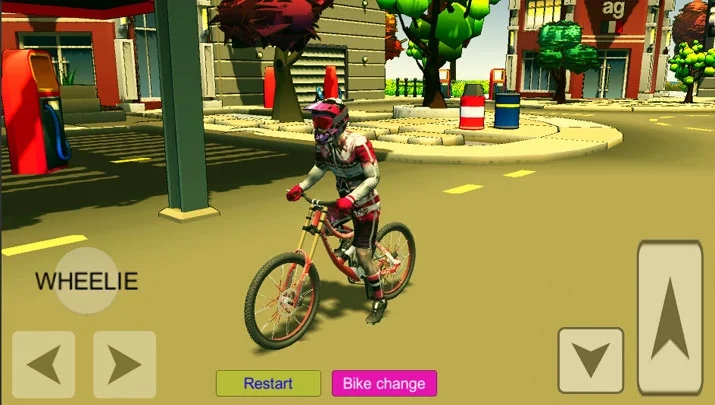Accelerate with the tall up arrow button
The width and height of the screenshot is (715, 405).
[x=669, y=316]
